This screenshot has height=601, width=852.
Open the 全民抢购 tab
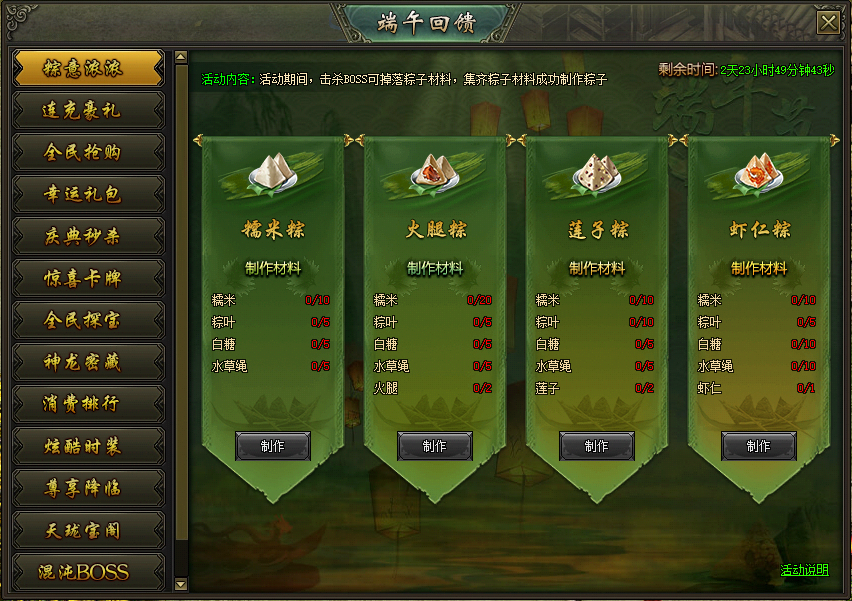[88, 152]
